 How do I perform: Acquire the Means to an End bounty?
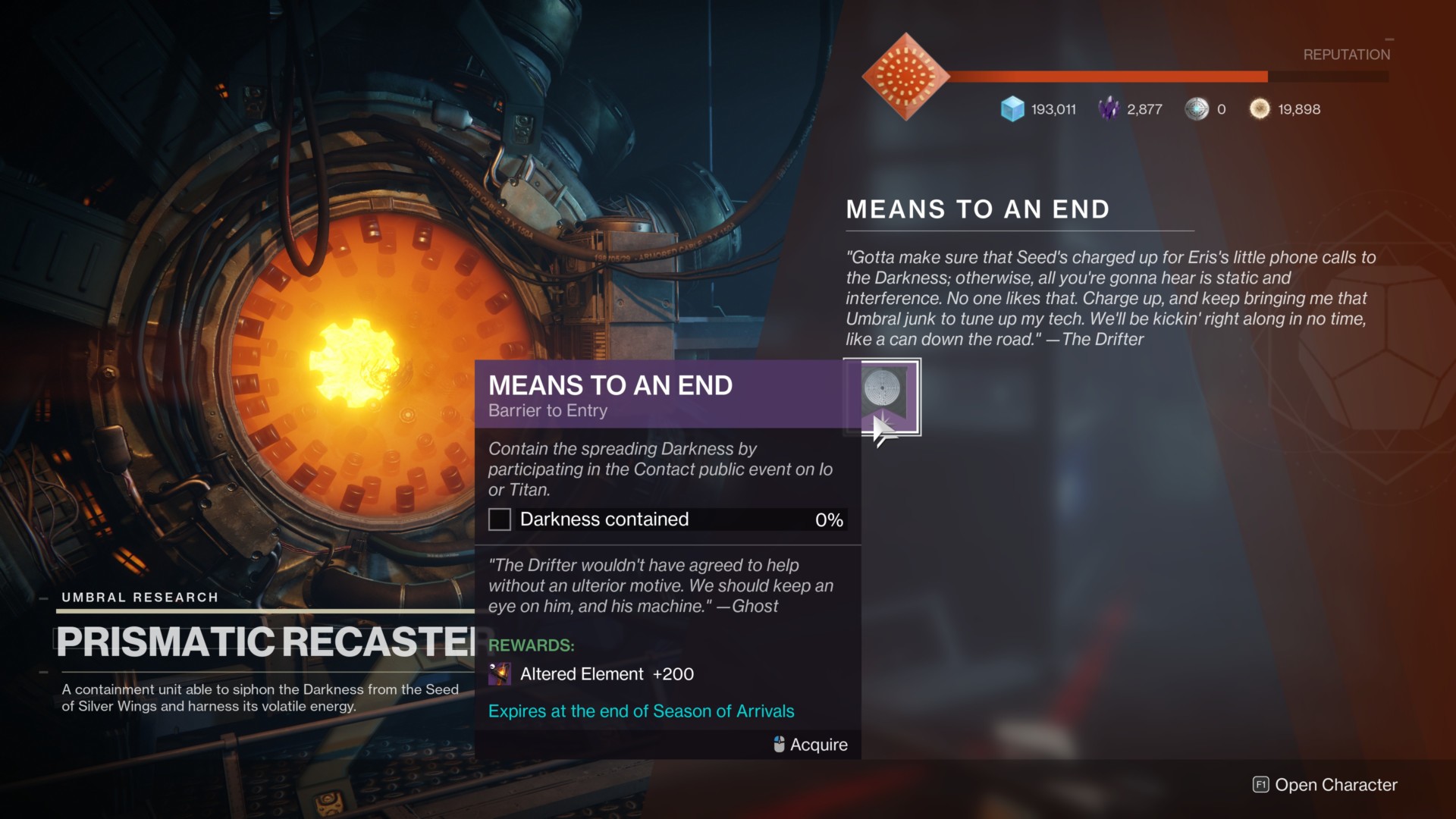pyautogui.click(x=883, y=397)
